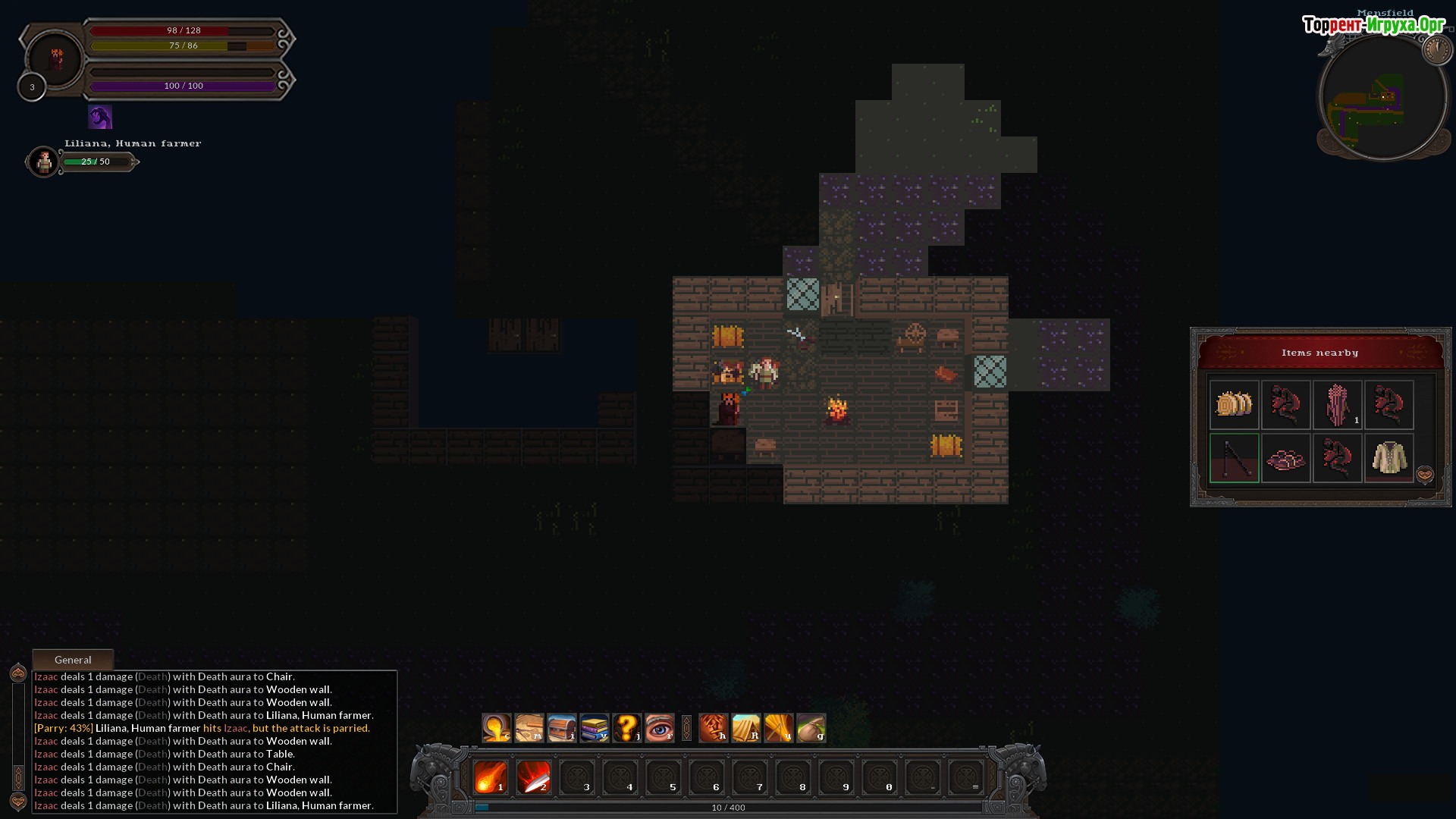The height and width of the screenshot is (819, 1456).
Task: Switch to the General chat tab
Action: click(x=73, y=660)
